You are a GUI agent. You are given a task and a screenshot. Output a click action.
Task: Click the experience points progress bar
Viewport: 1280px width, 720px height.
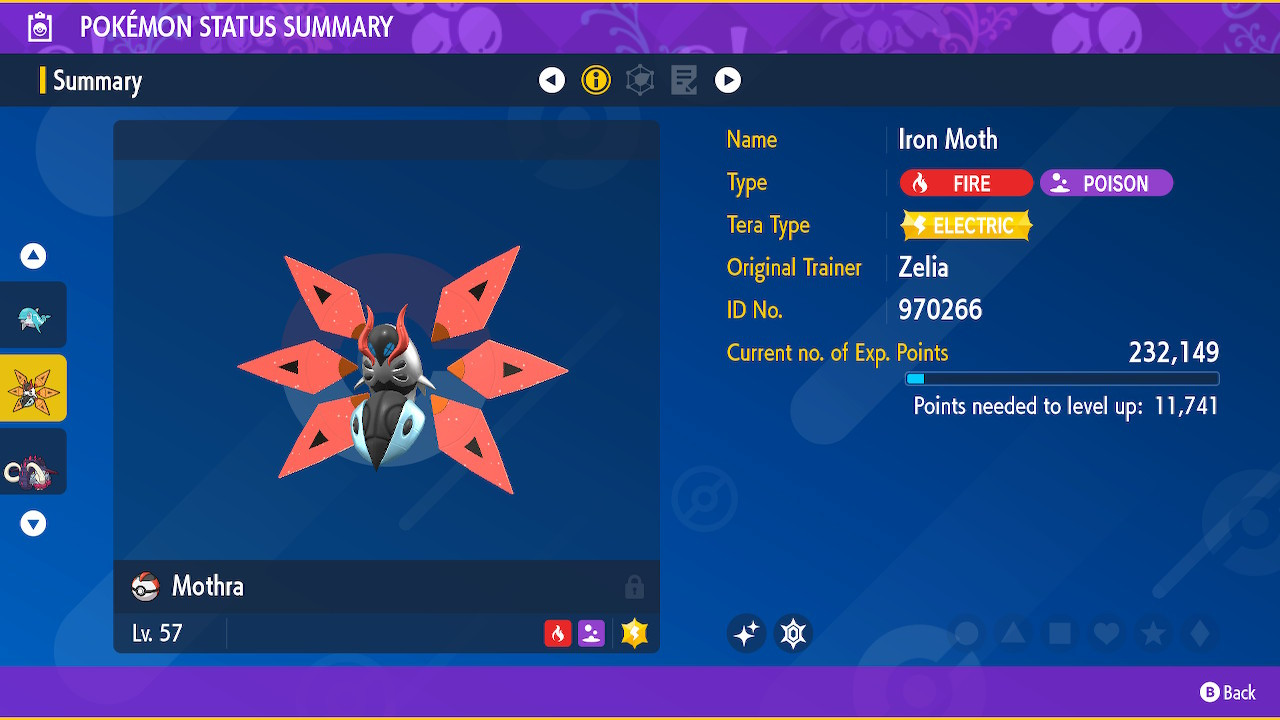(x=1062, y=378)
